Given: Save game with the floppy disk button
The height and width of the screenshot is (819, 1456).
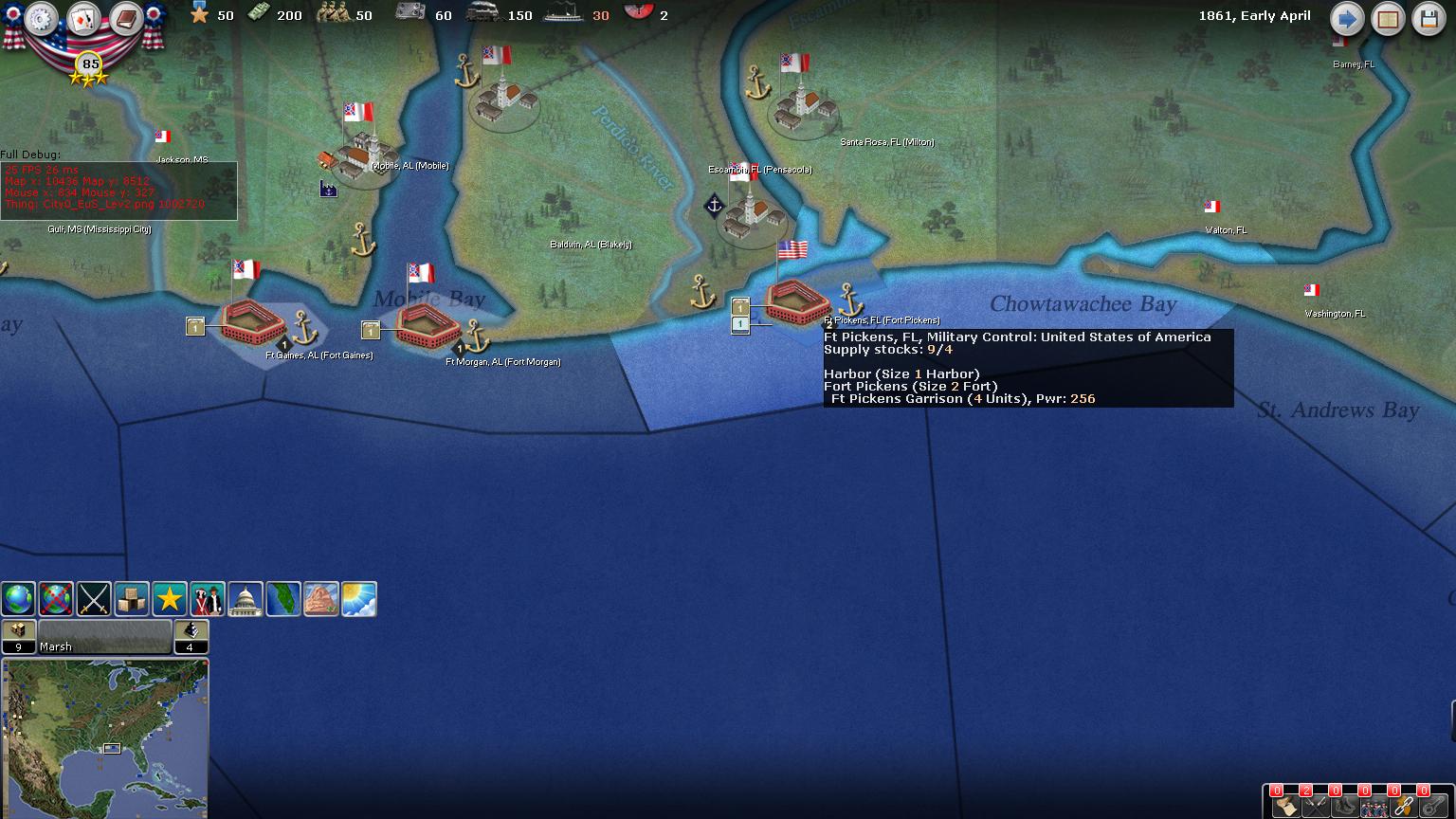Looking at the screenshot, I should (1429, 19).
